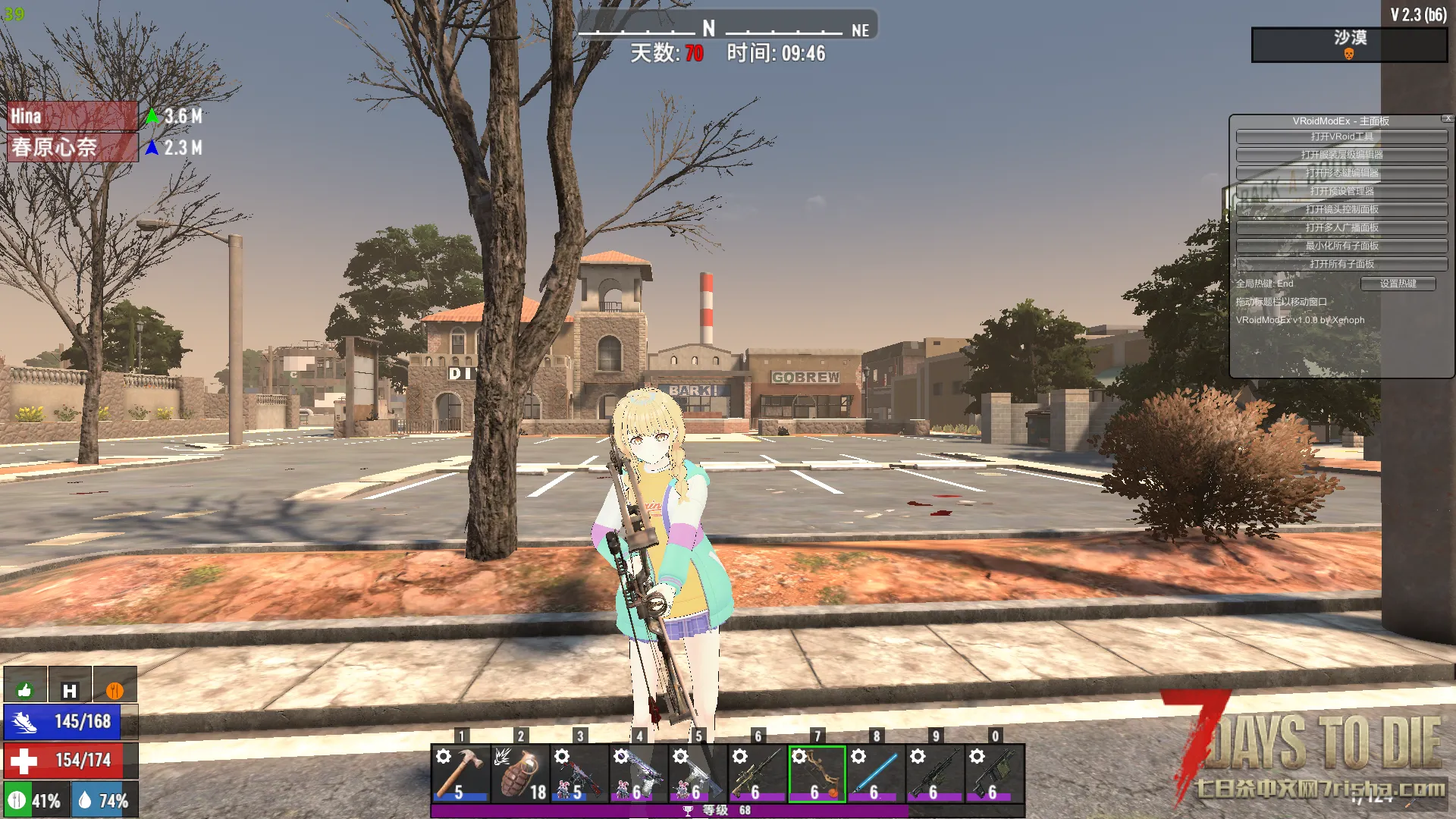1456x819 pixels.
Task: Select the claw hammer in hotbar slot 1
Action: pos(461,773)
